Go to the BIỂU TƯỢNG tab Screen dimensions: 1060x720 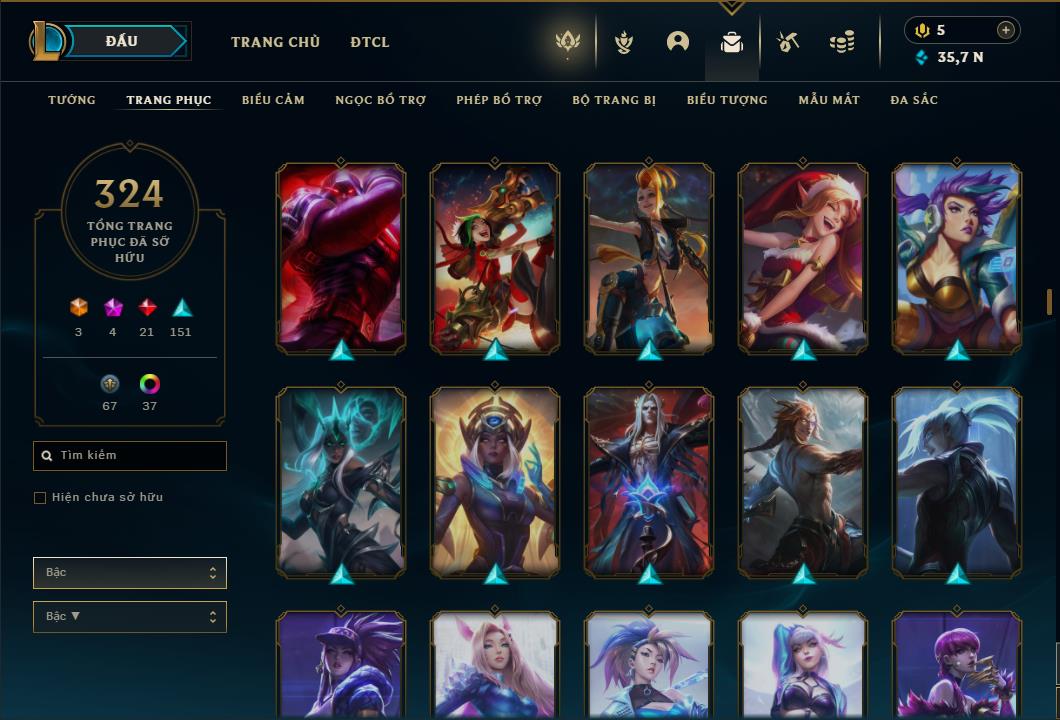pos(727,100)
